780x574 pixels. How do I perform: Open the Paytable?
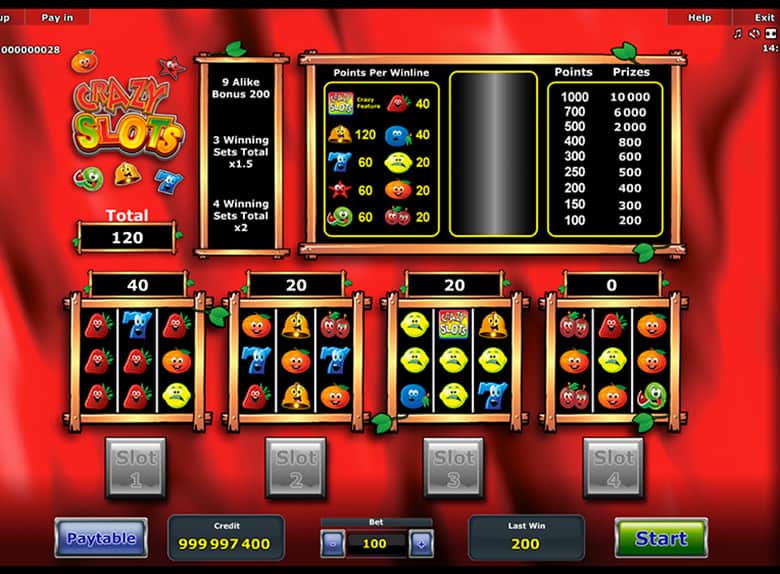(101, 538)
